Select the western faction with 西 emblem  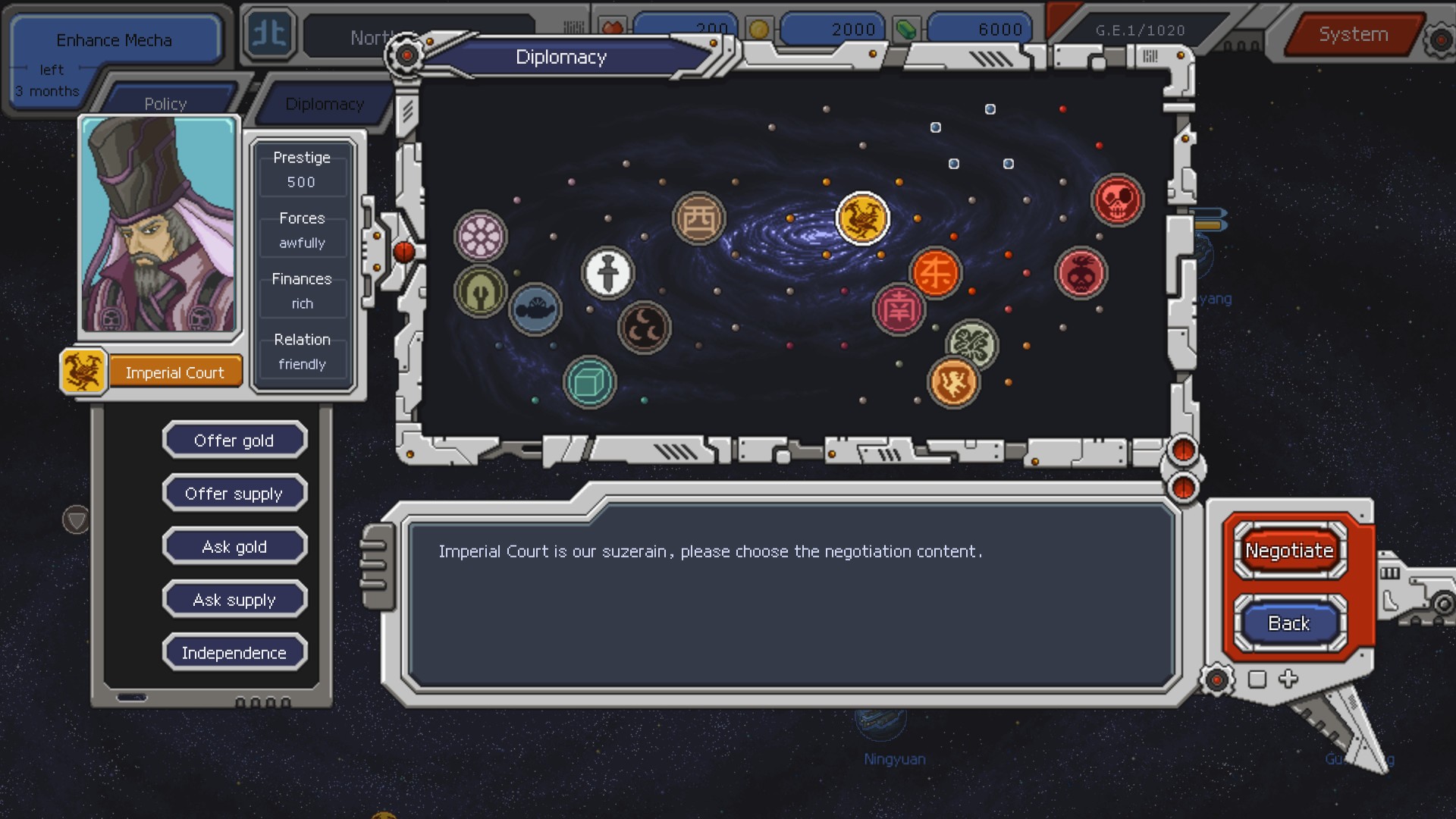[698, 218]
